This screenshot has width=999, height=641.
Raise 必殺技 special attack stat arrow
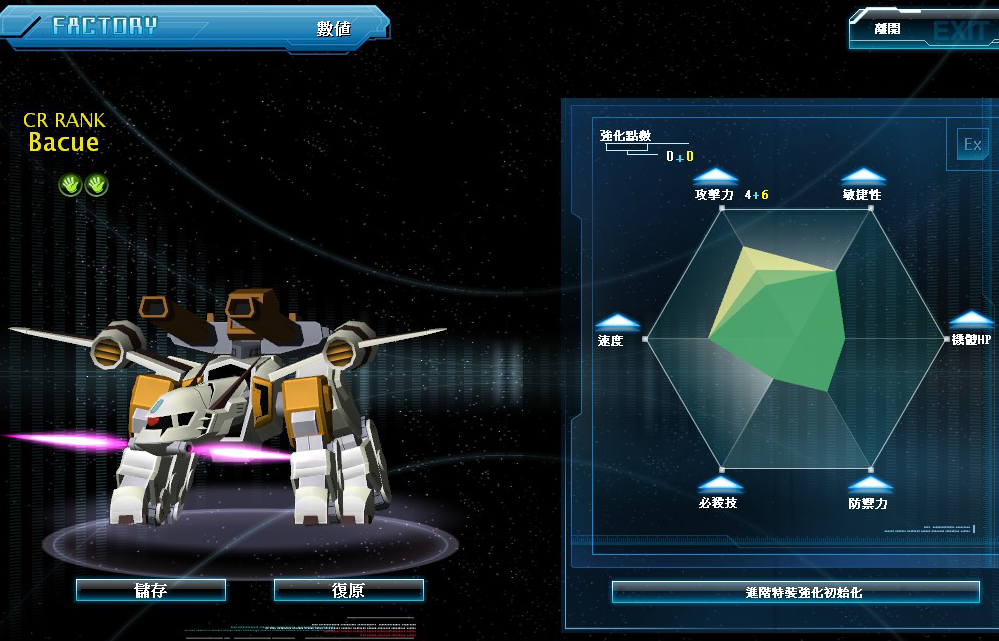[720, 484]
